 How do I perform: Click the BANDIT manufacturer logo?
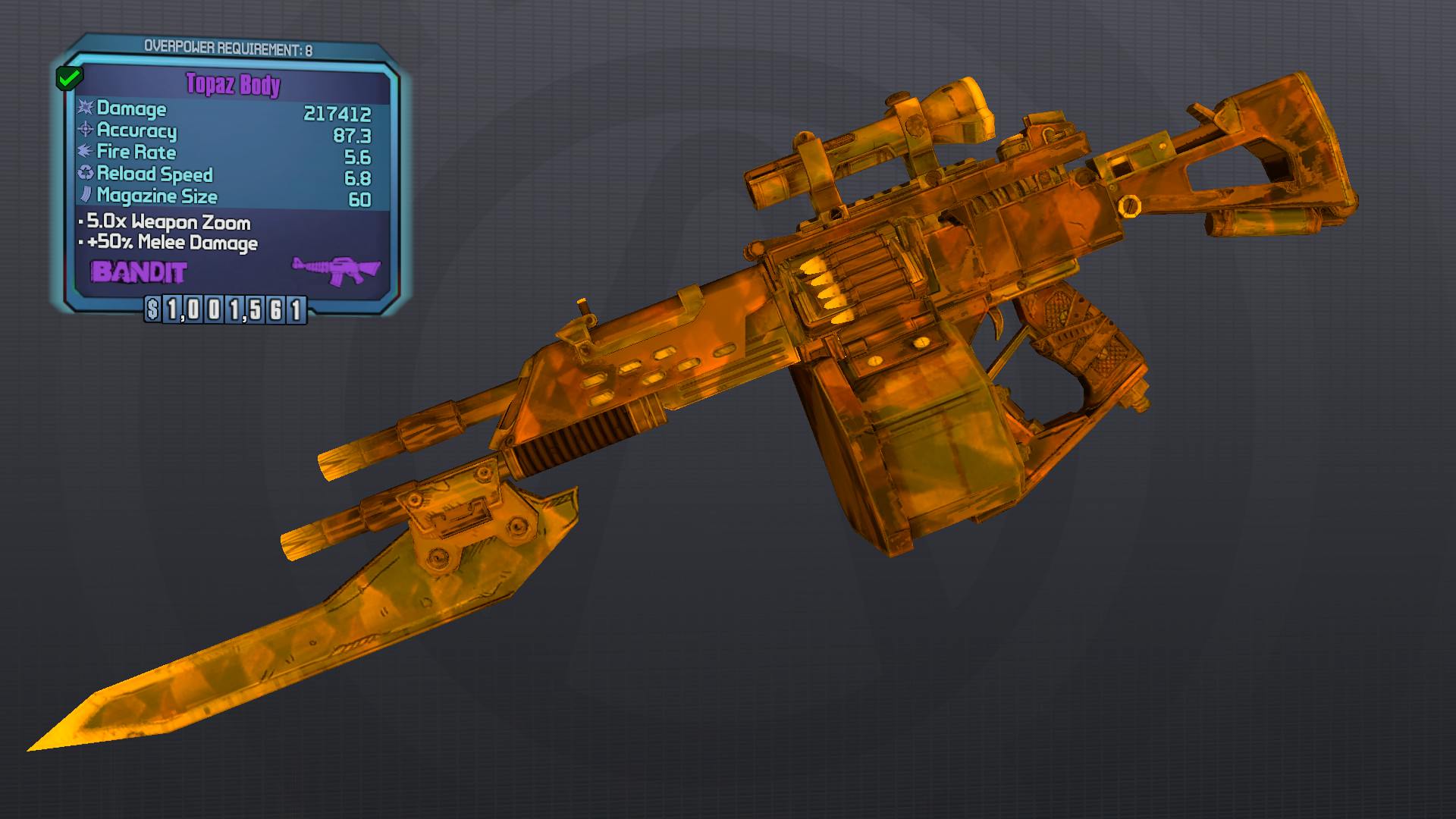[x=138, y=271]
